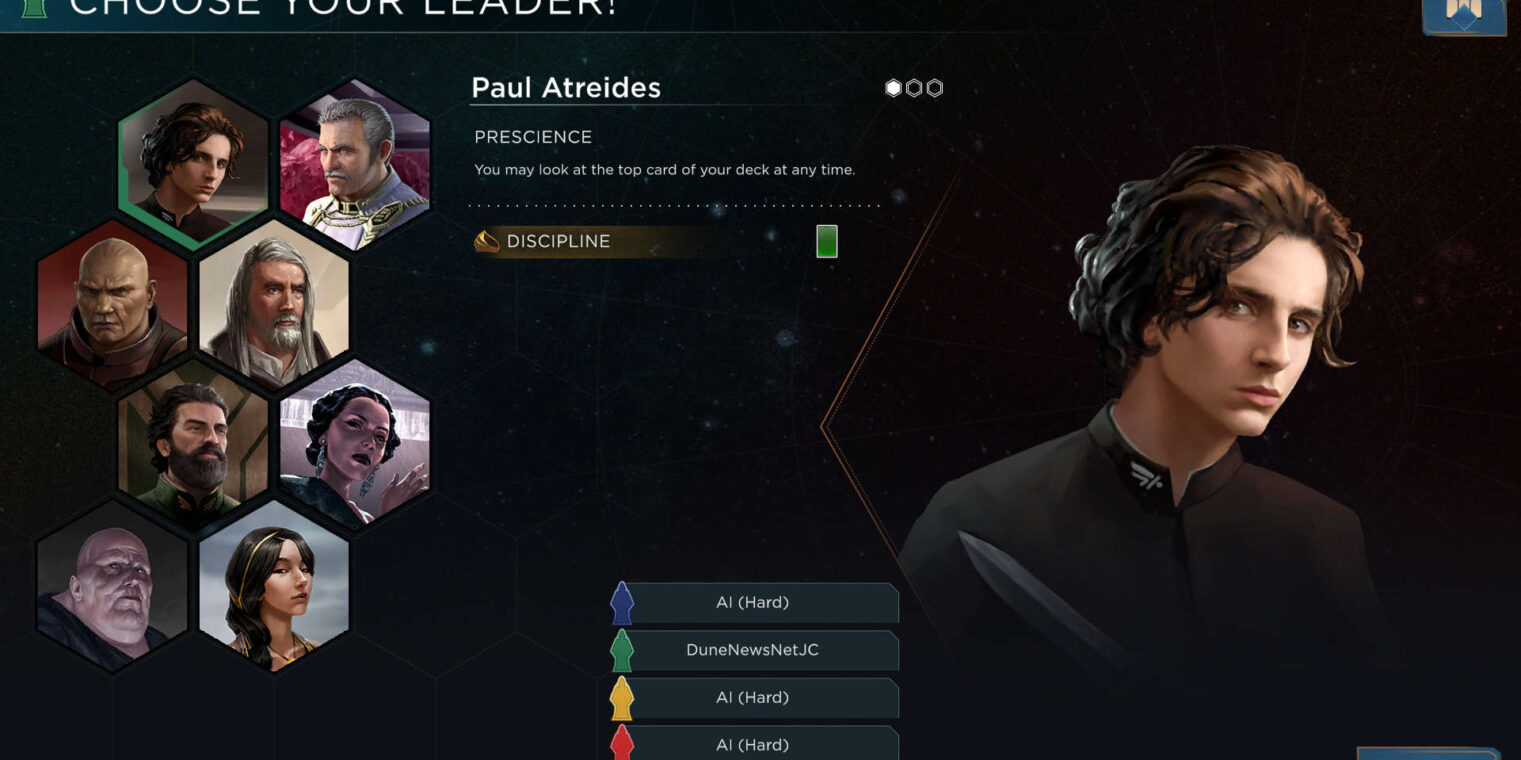Click the blue AI (Hard) player row
The width and height of the screenshot is (1521, 760).
click(x=753, y=603)
